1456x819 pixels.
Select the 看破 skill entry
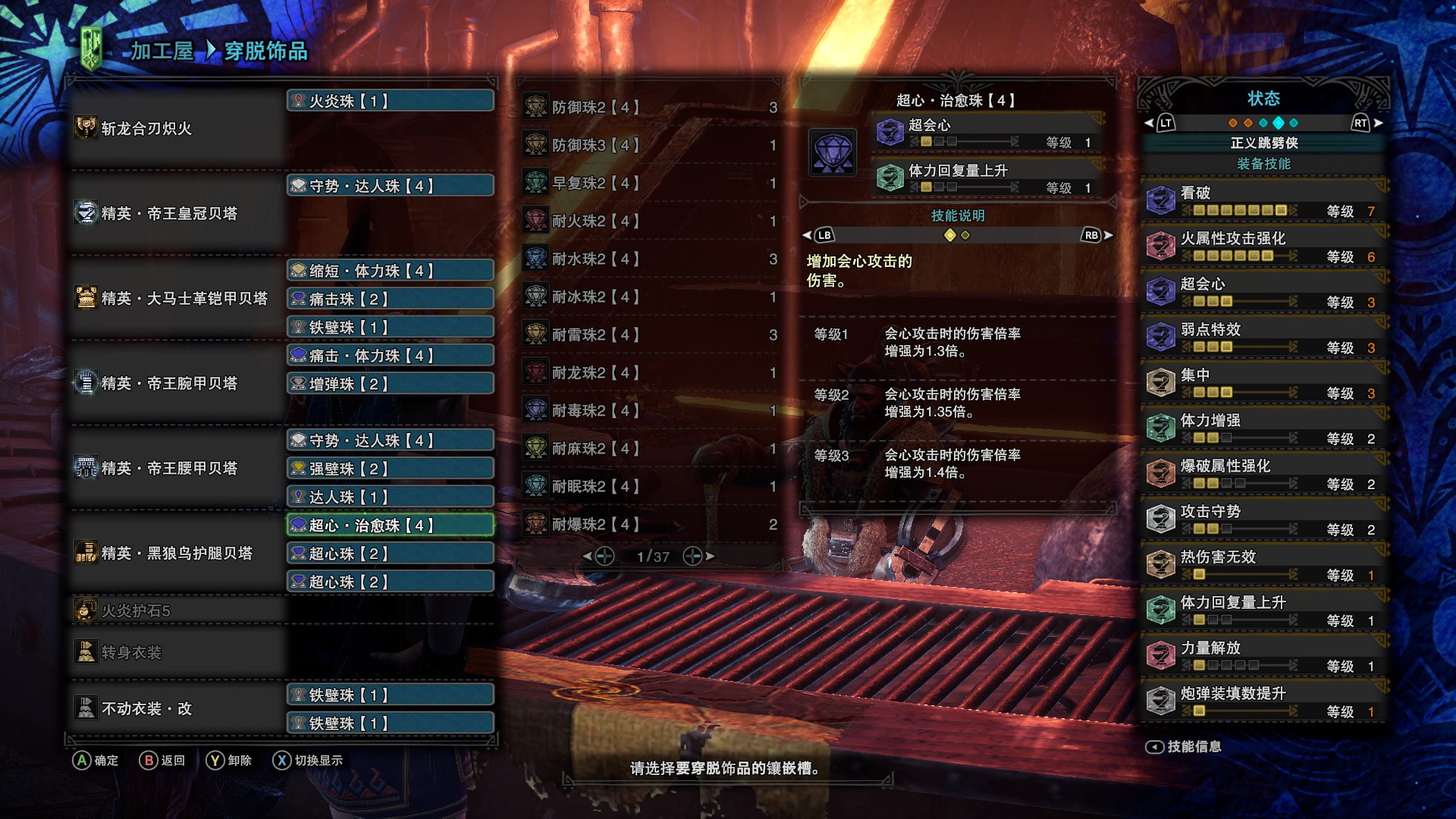point(1263,201)
